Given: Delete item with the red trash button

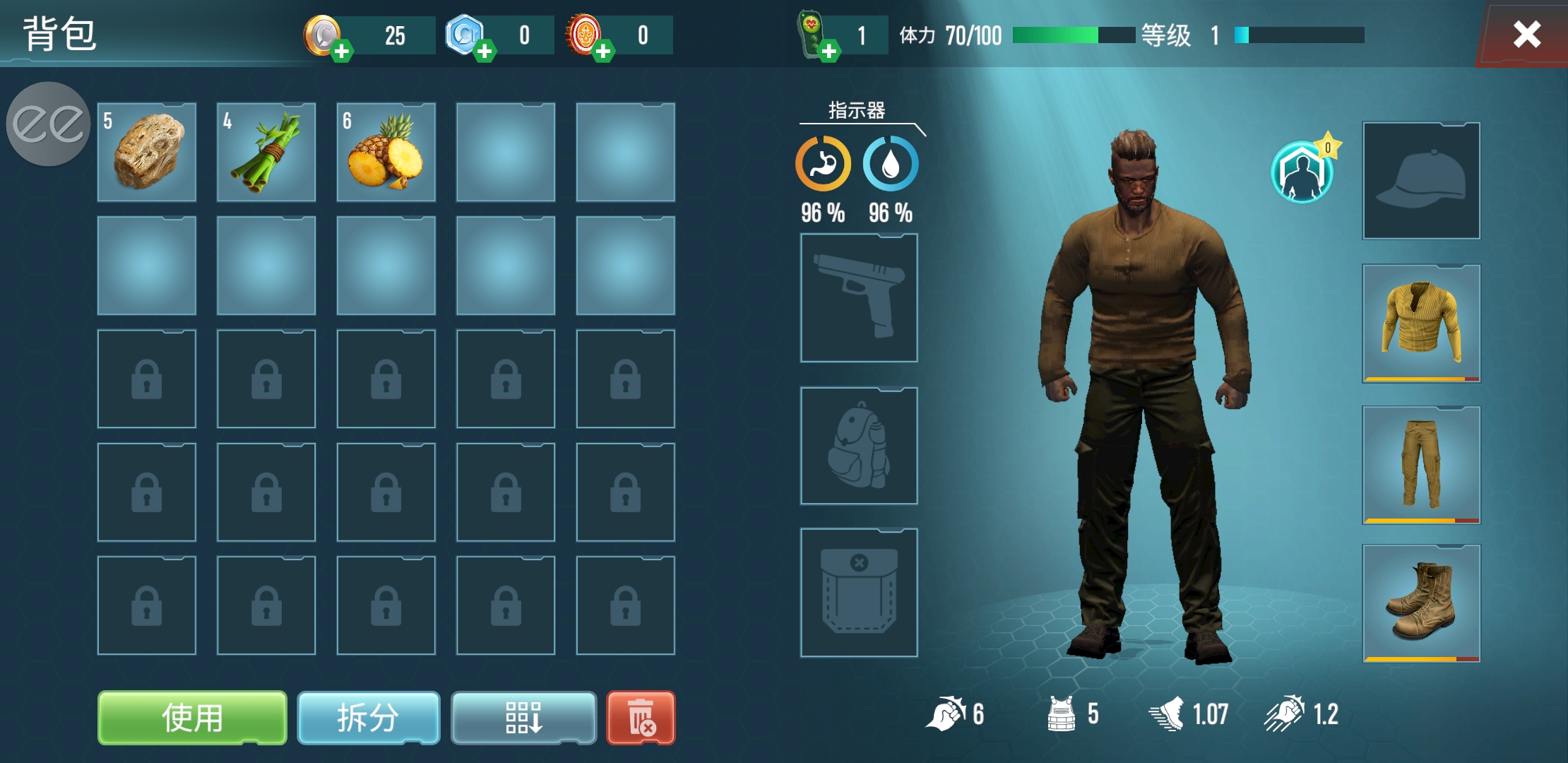Looking at the screenshot, I should pyautogui.click(x=641, y=718).
